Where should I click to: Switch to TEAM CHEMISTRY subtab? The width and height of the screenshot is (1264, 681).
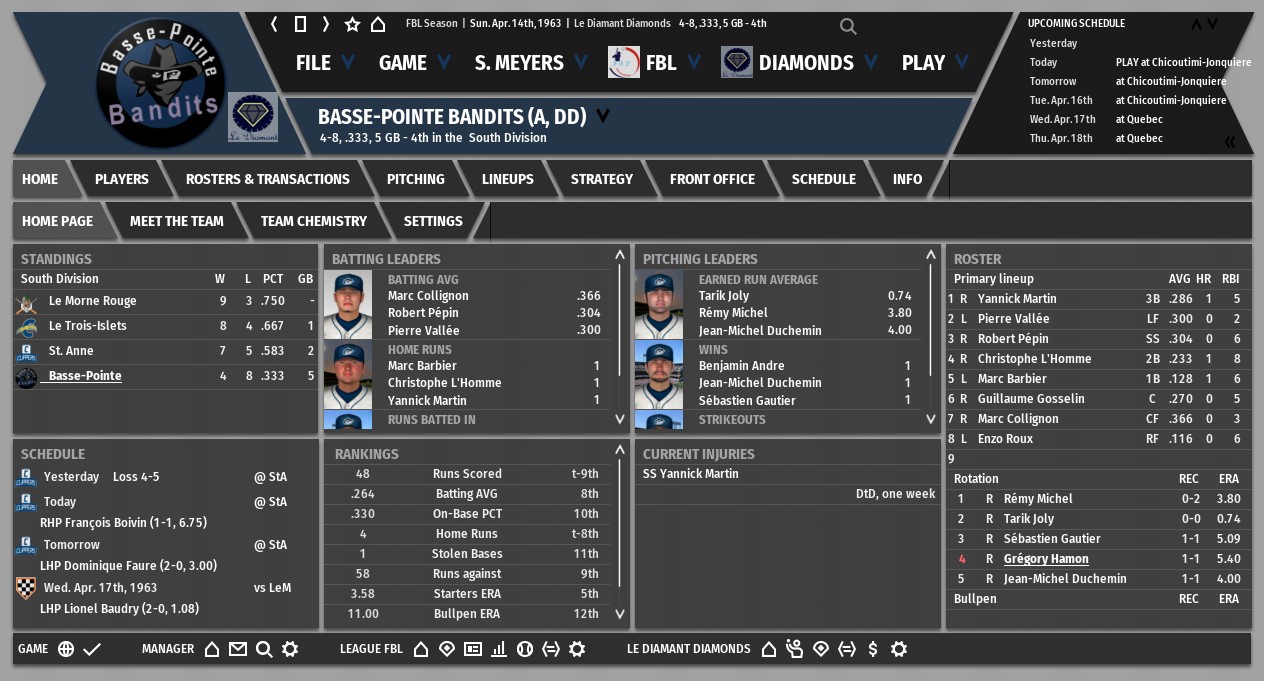pyautogui.click(x=313, y=221)
